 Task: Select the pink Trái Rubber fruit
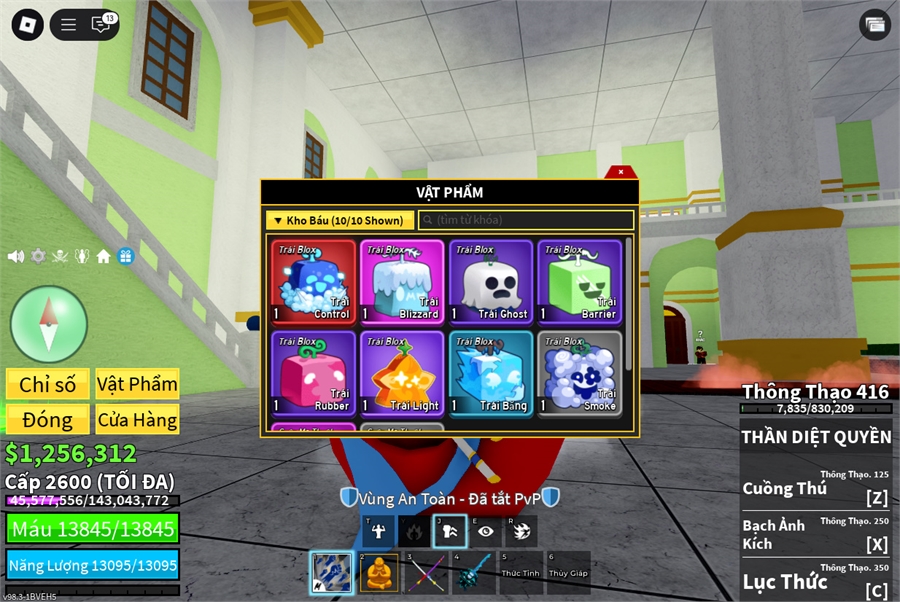click(x=314, y=373)
